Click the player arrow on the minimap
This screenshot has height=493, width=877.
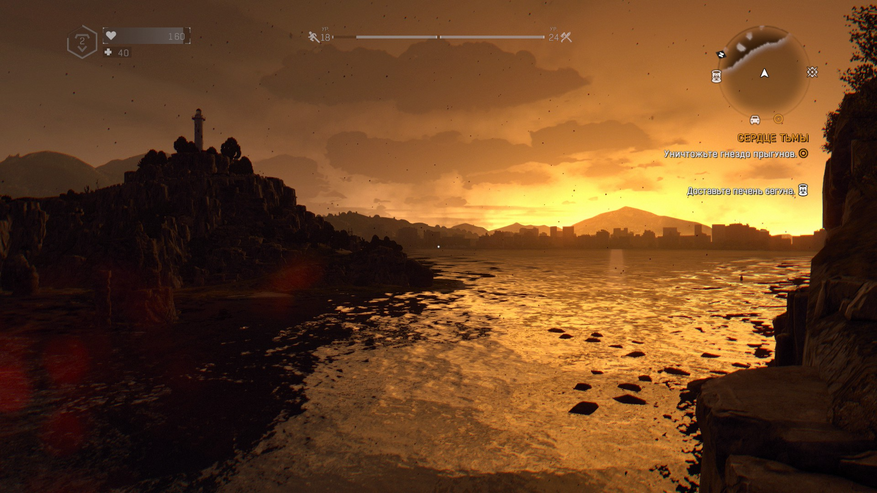pyautogui.click(x=765, y=73)
